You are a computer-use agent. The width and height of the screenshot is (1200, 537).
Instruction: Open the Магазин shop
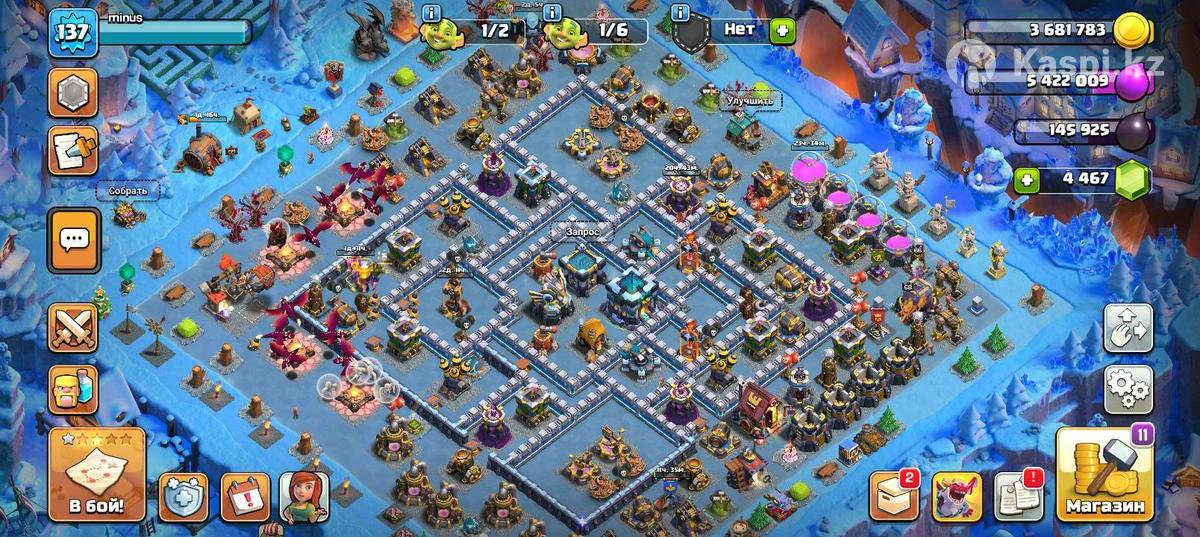[x=1105, y=475]
